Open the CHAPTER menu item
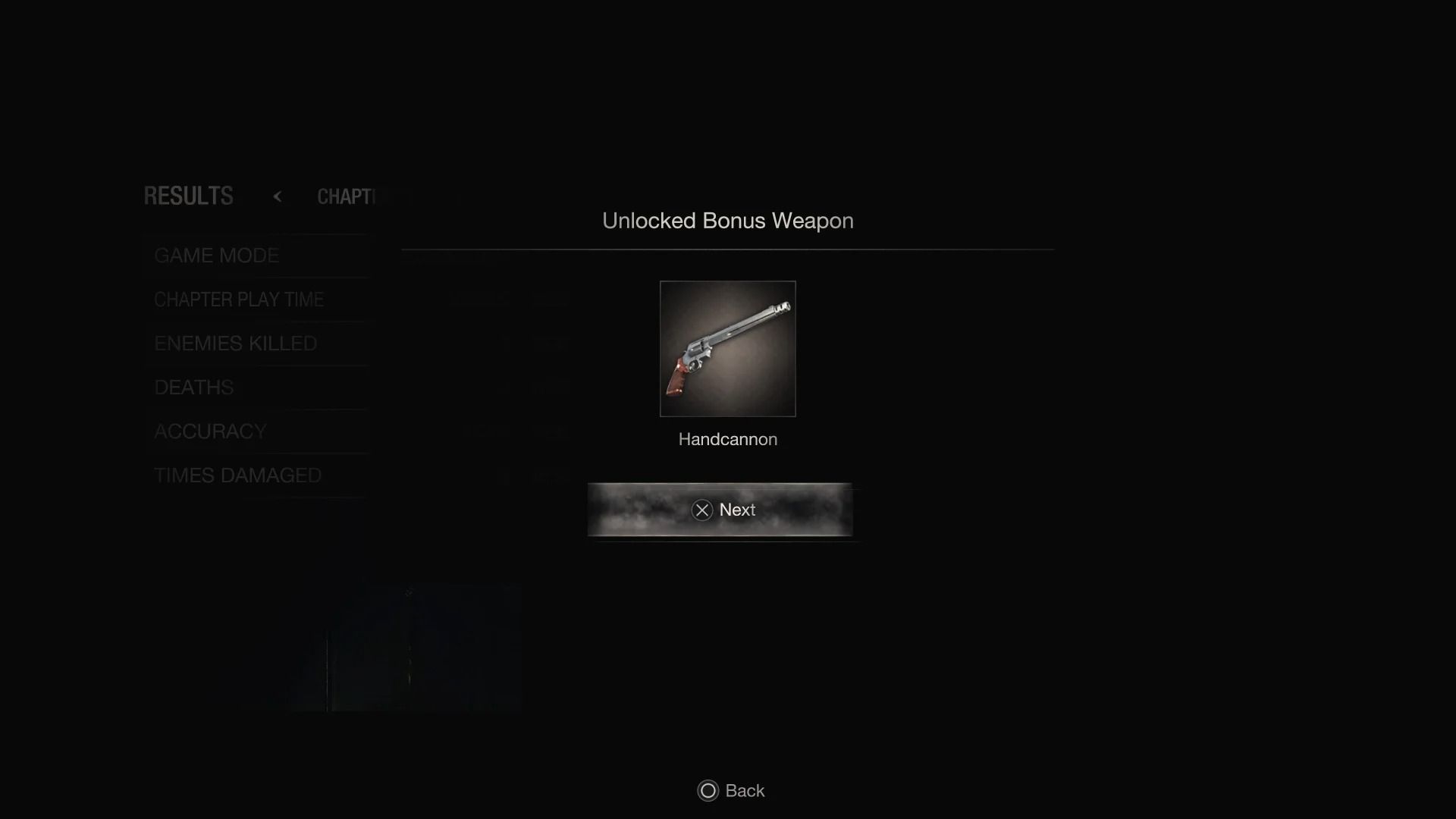This screenshot has height=819, width=1456. pyautogui.click(x=349, y=196)
